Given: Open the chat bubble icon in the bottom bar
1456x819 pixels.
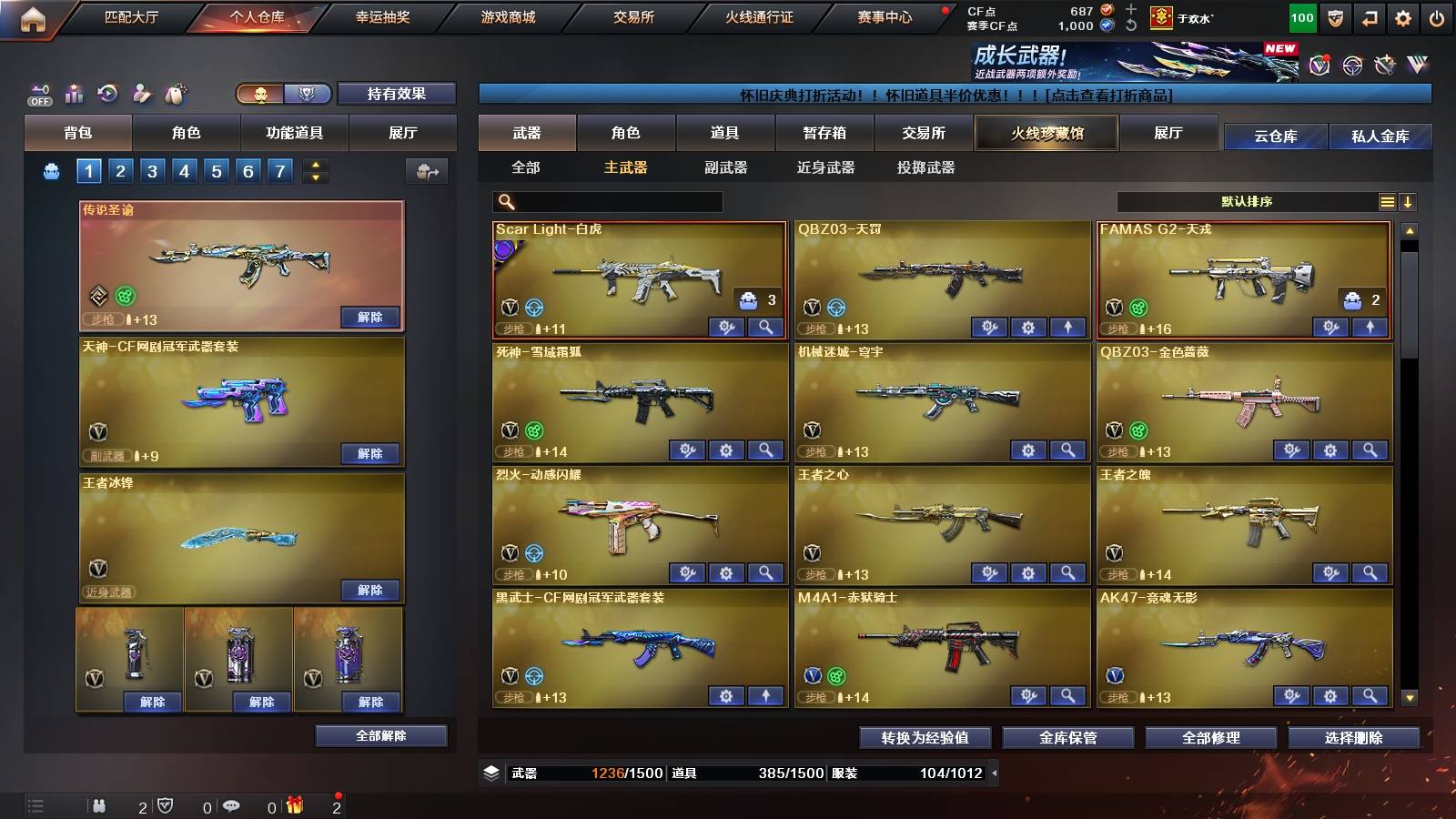Looking at the screenshot, I should pyautogui.click(x=231, y=805).
